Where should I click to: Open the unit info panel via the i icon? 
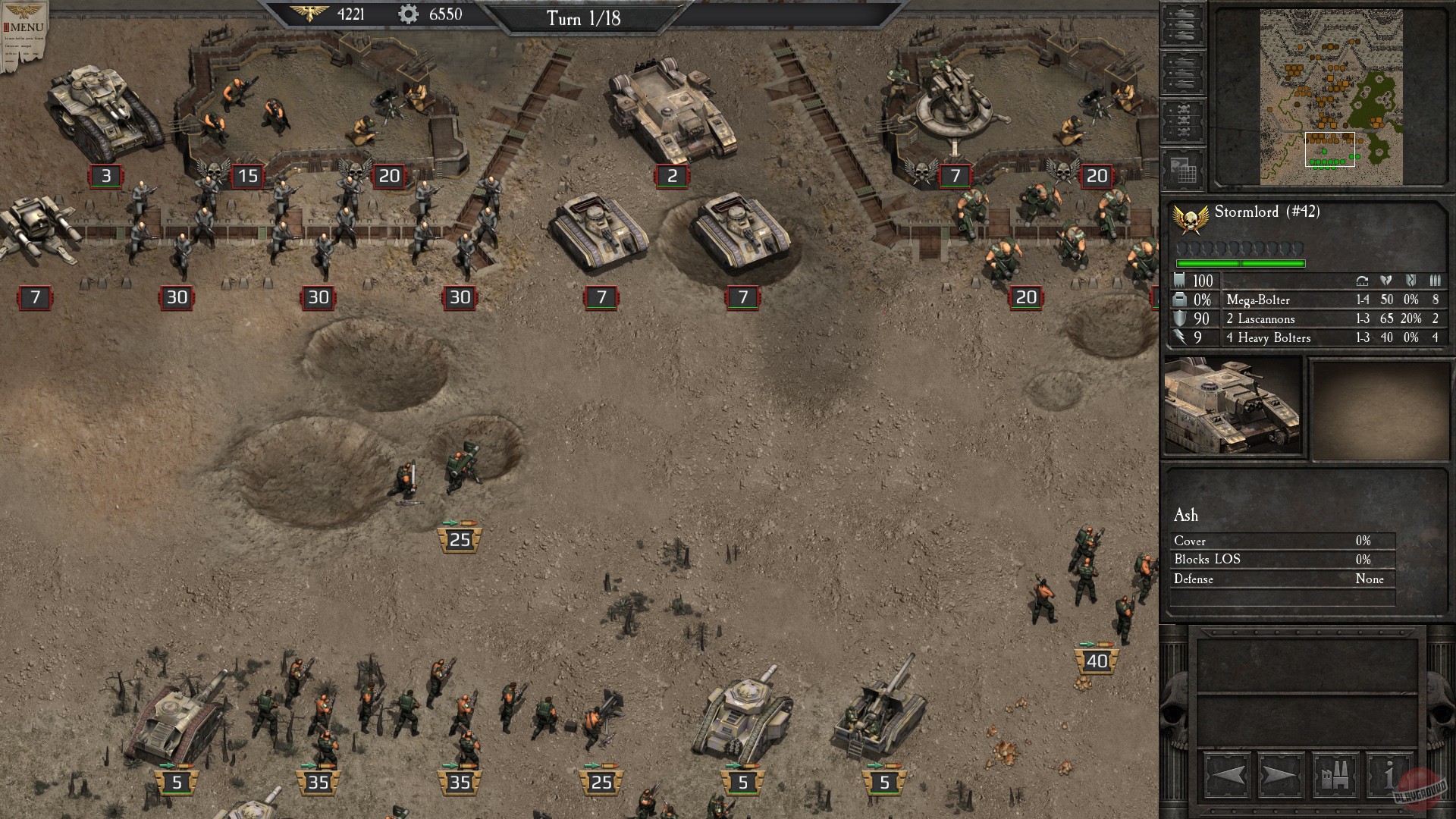(x=1389, y=775)
